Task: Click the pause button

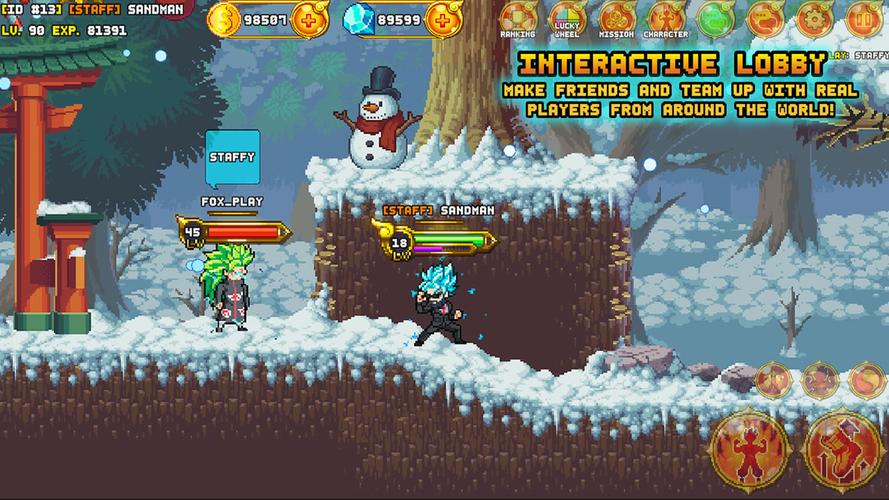Action: point(865,18)
